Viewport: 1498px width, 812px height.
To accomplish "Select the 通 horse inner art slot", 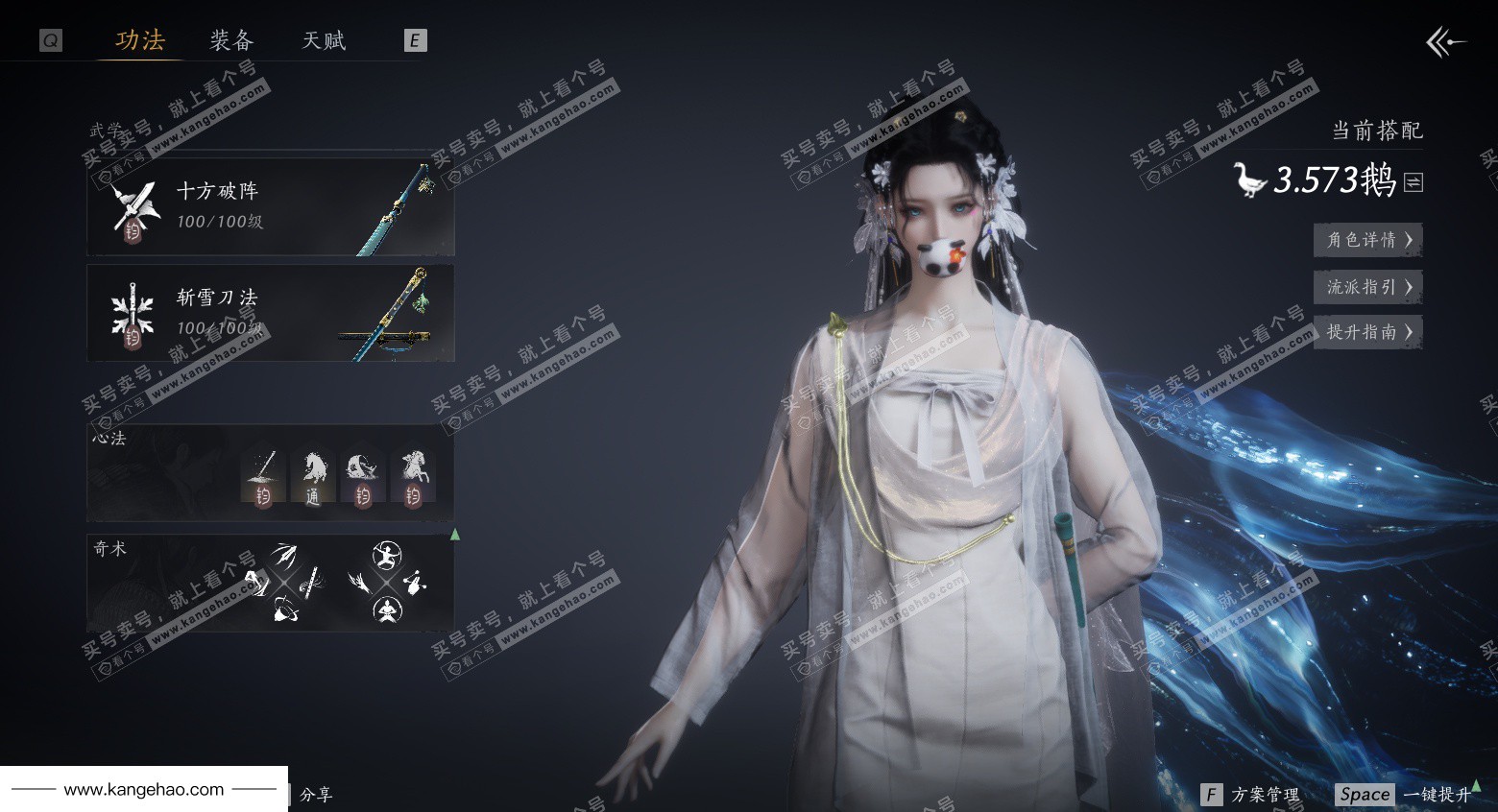I will [x=312, y=478].
